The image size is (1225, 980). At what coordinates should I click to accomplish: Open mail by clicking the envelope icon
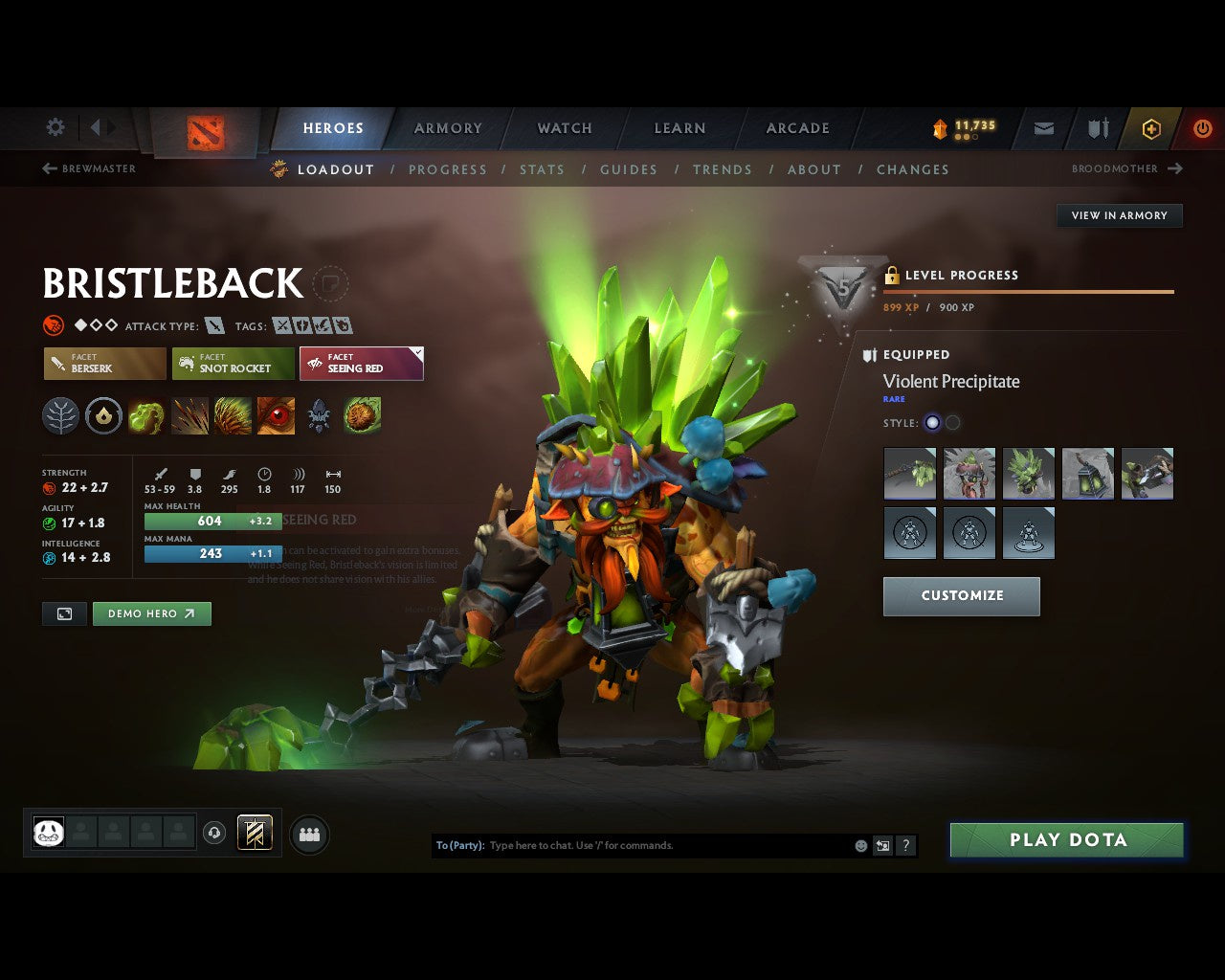pyautogui.click(x=1043, y=127)
